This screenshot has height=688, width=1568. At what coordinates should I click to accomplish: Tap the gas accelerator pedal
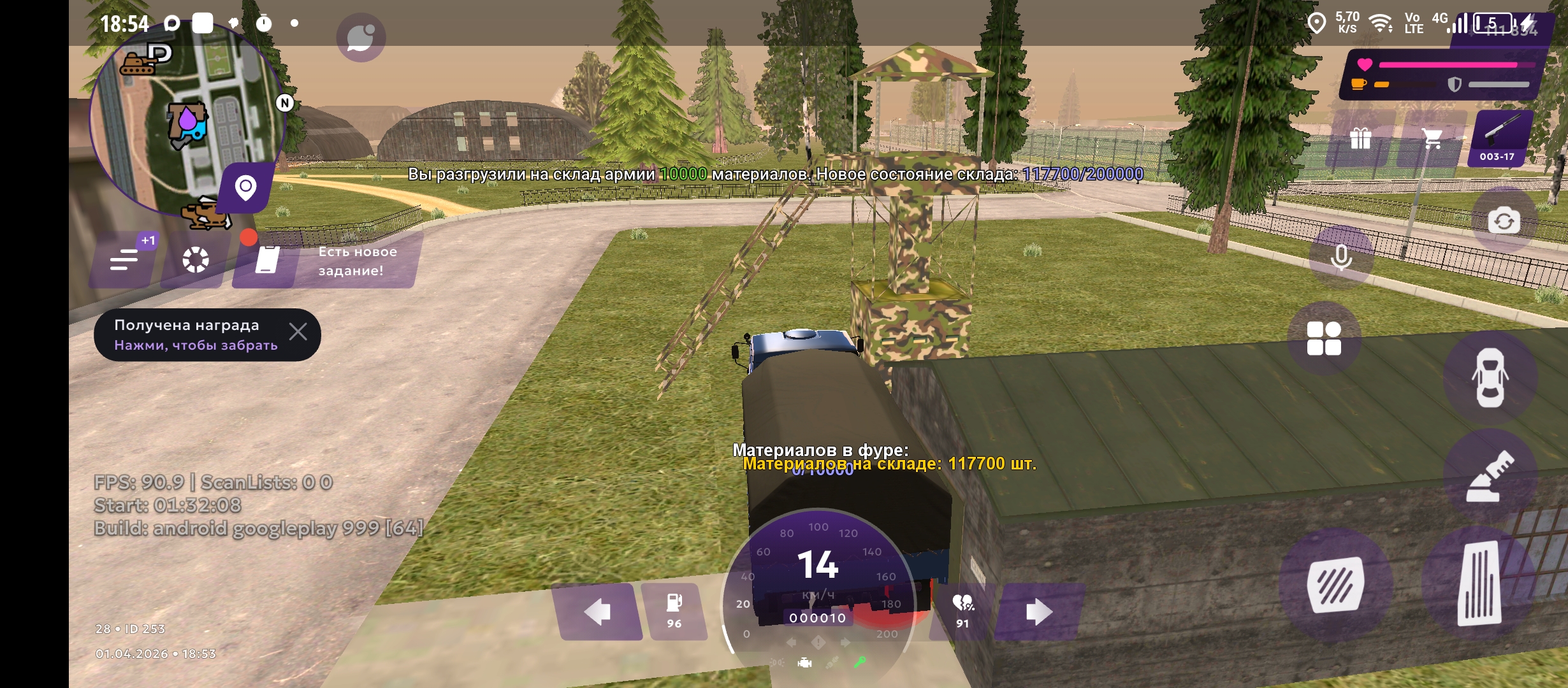[x=1479, y=584]
